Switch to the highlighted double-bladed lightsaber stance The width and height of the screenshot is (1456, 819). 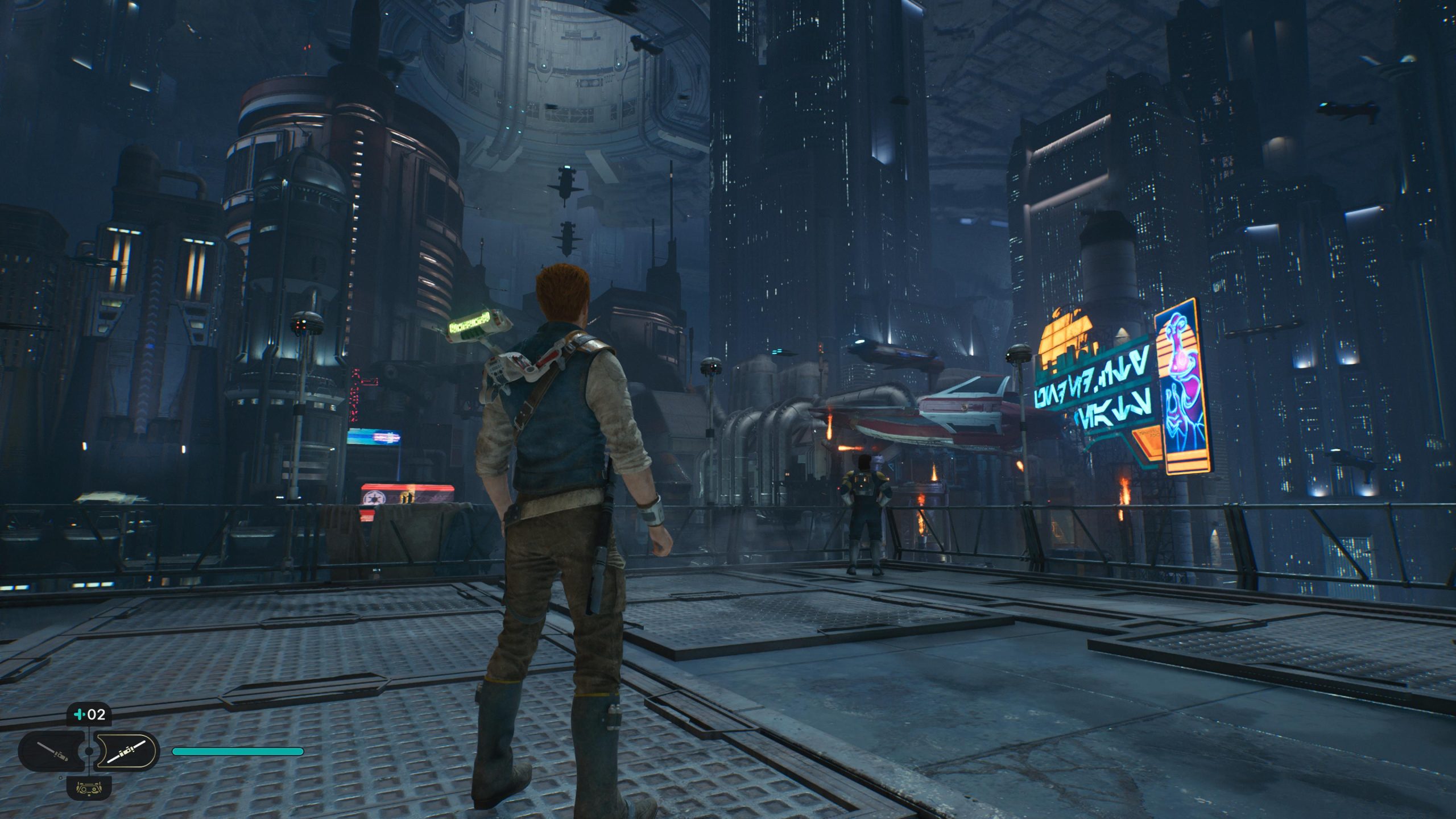tap(125, 751)
